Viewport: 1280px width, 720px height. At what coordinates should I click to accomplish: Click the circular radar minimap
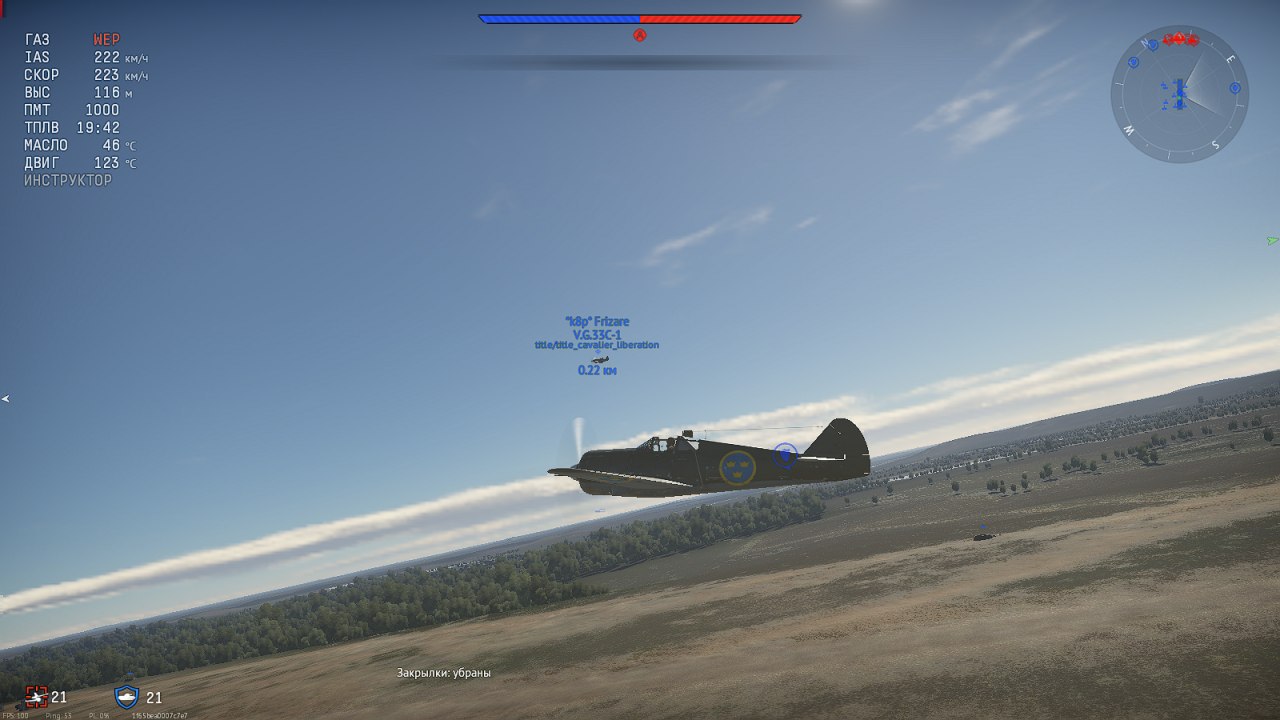1179,95
